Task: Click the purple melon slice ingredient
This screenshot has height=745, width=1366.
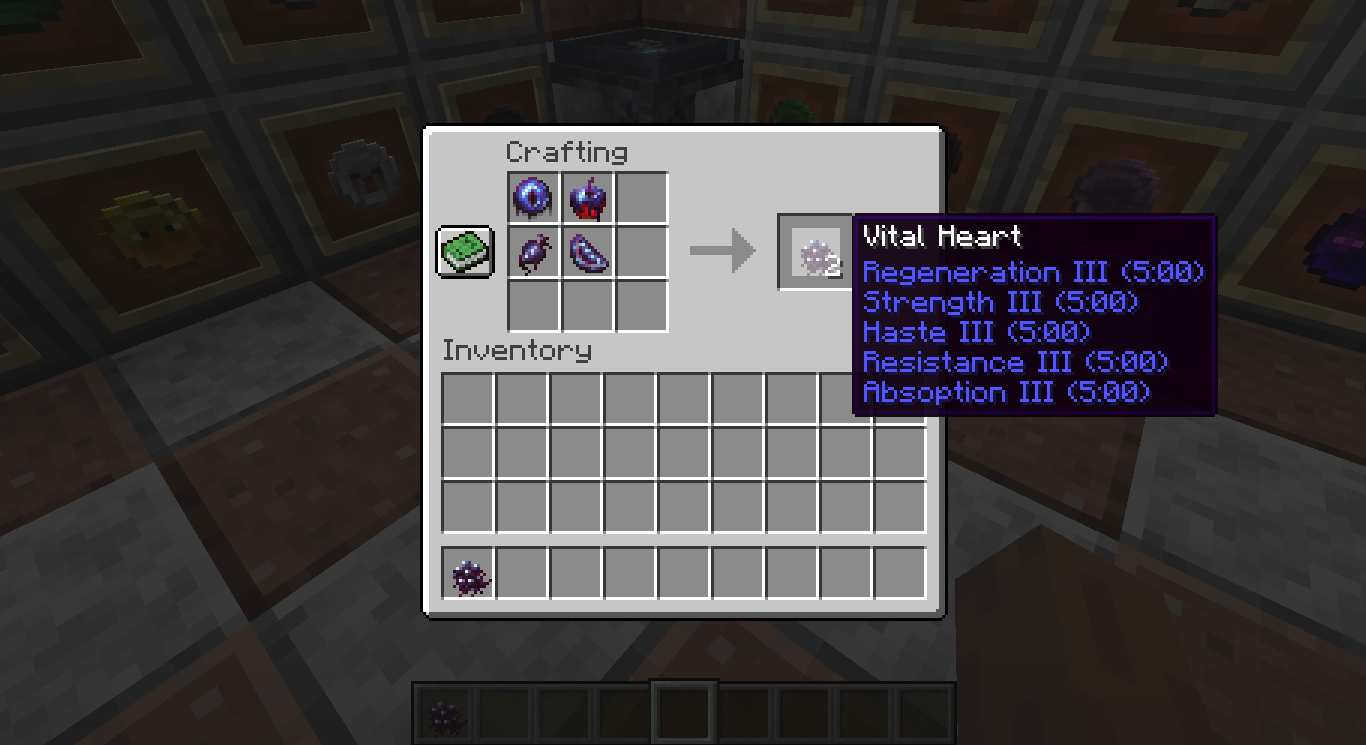Action: (x=587, y=252)
